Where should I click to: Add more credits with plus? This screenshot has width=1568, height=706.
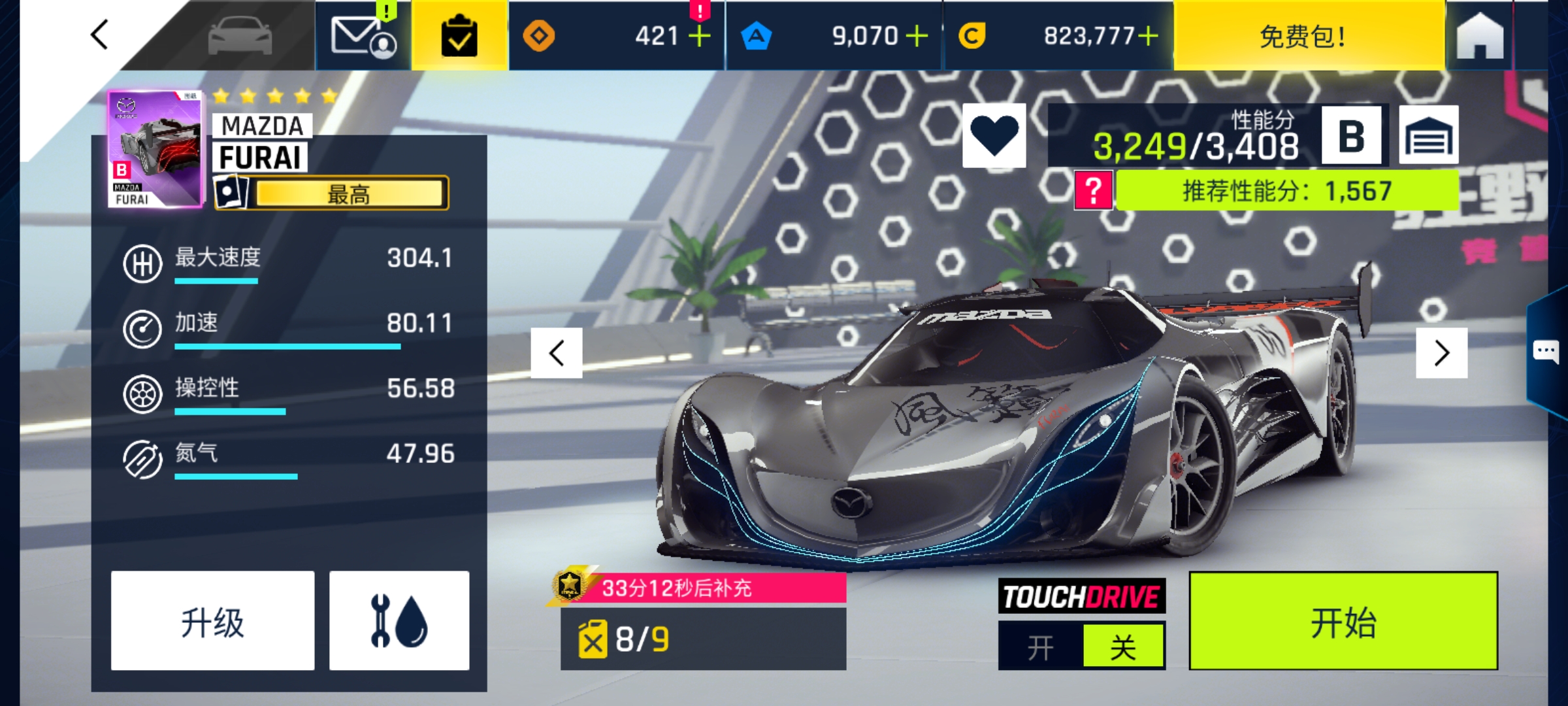[x=1148, y=36]
